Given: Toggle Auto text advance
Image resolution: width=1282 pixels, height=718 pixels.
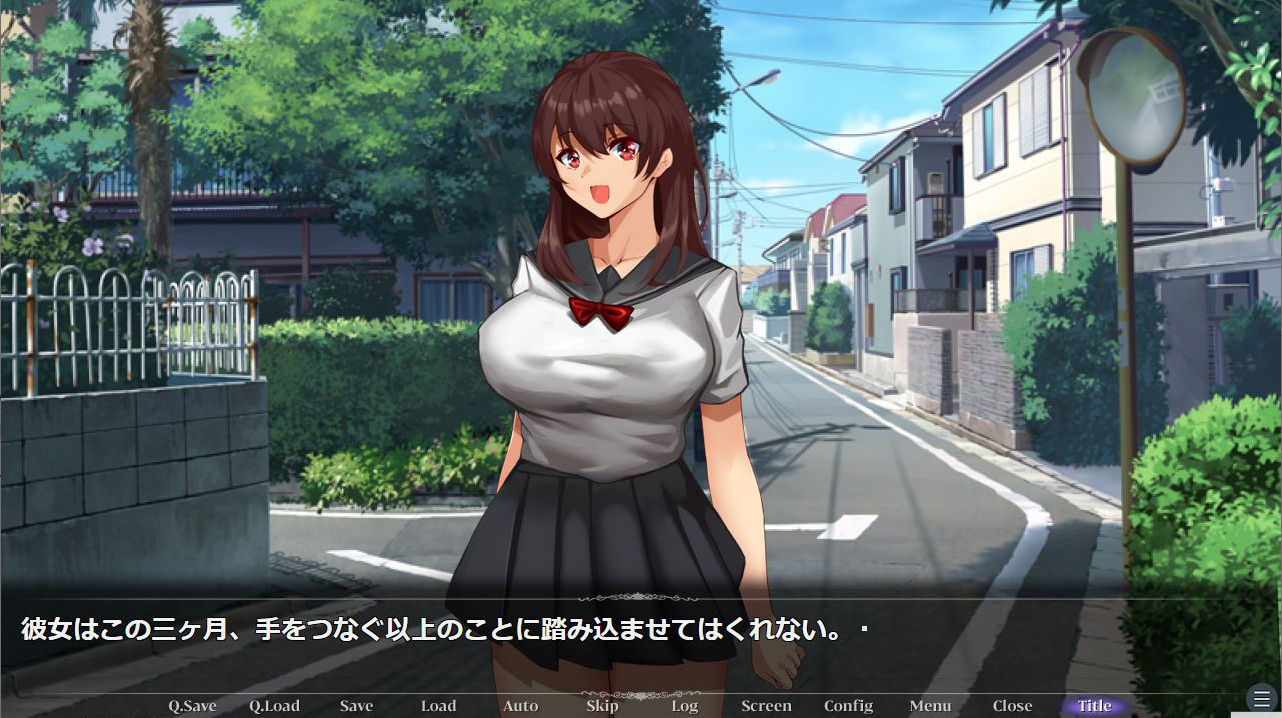Looking at the screenshot, I should [x=520, y=706].
